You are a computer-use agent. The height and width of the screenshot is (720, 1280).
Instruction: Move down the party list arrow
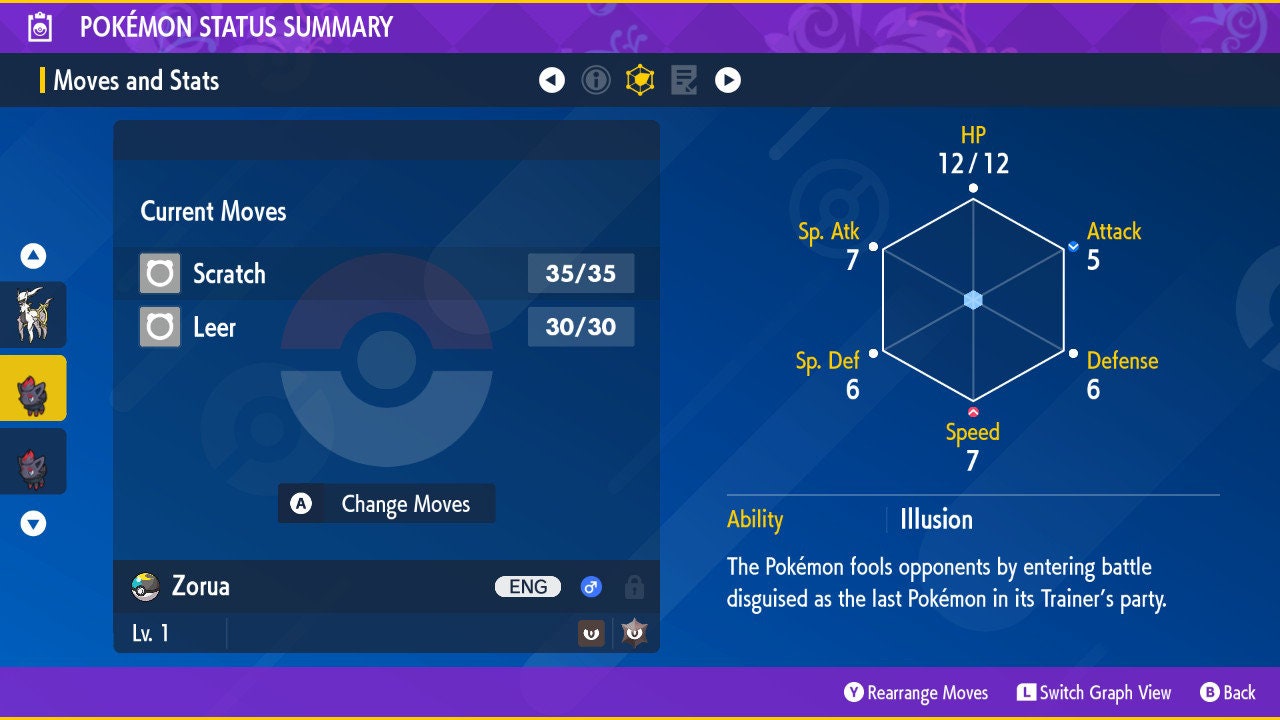pyautogui.click(x=33, y=523)
